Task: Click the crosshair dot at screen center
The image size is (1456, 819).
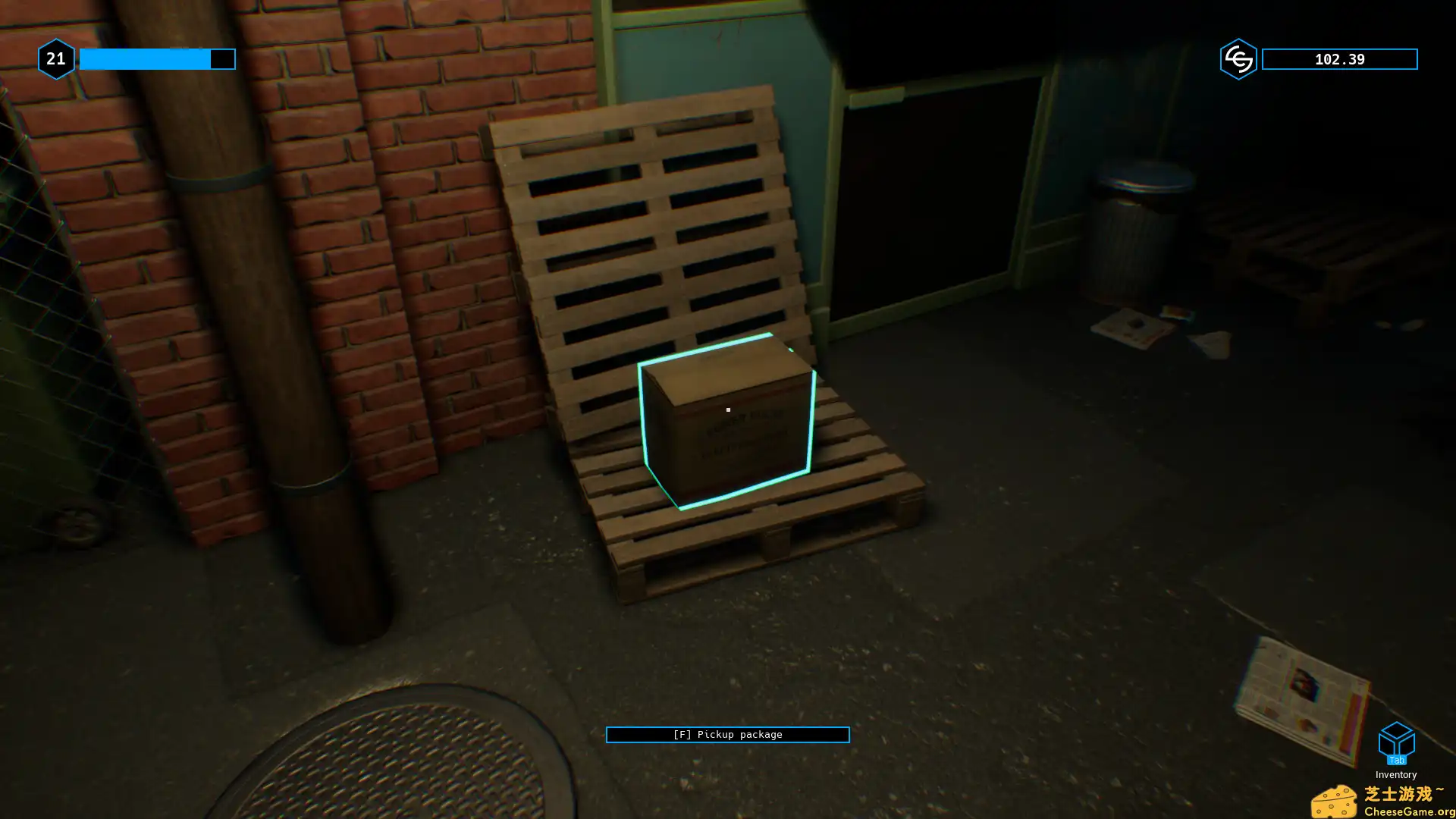Action: 728,409
